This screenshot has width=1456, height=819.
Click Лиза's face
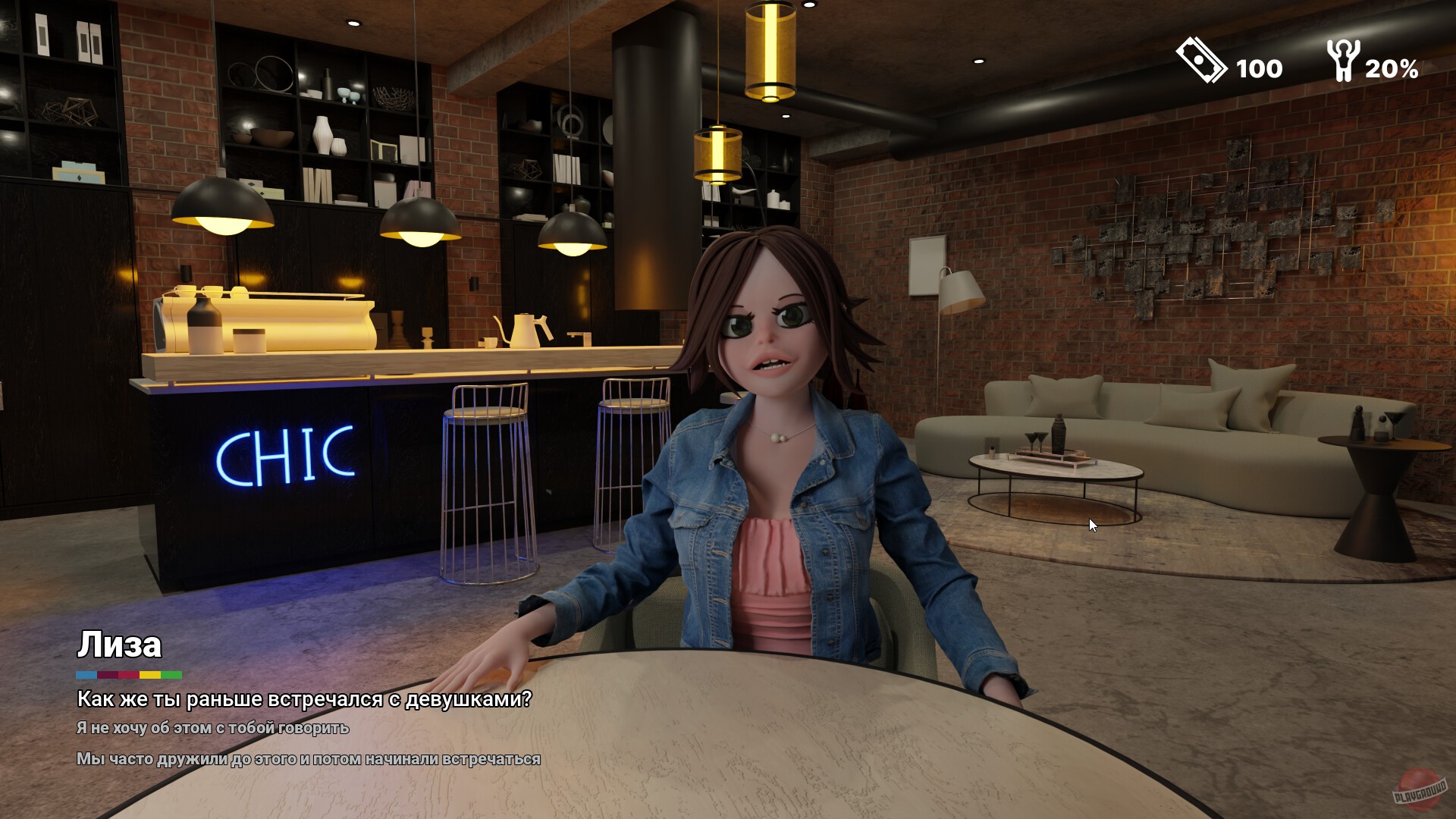[x=770, y=334]
